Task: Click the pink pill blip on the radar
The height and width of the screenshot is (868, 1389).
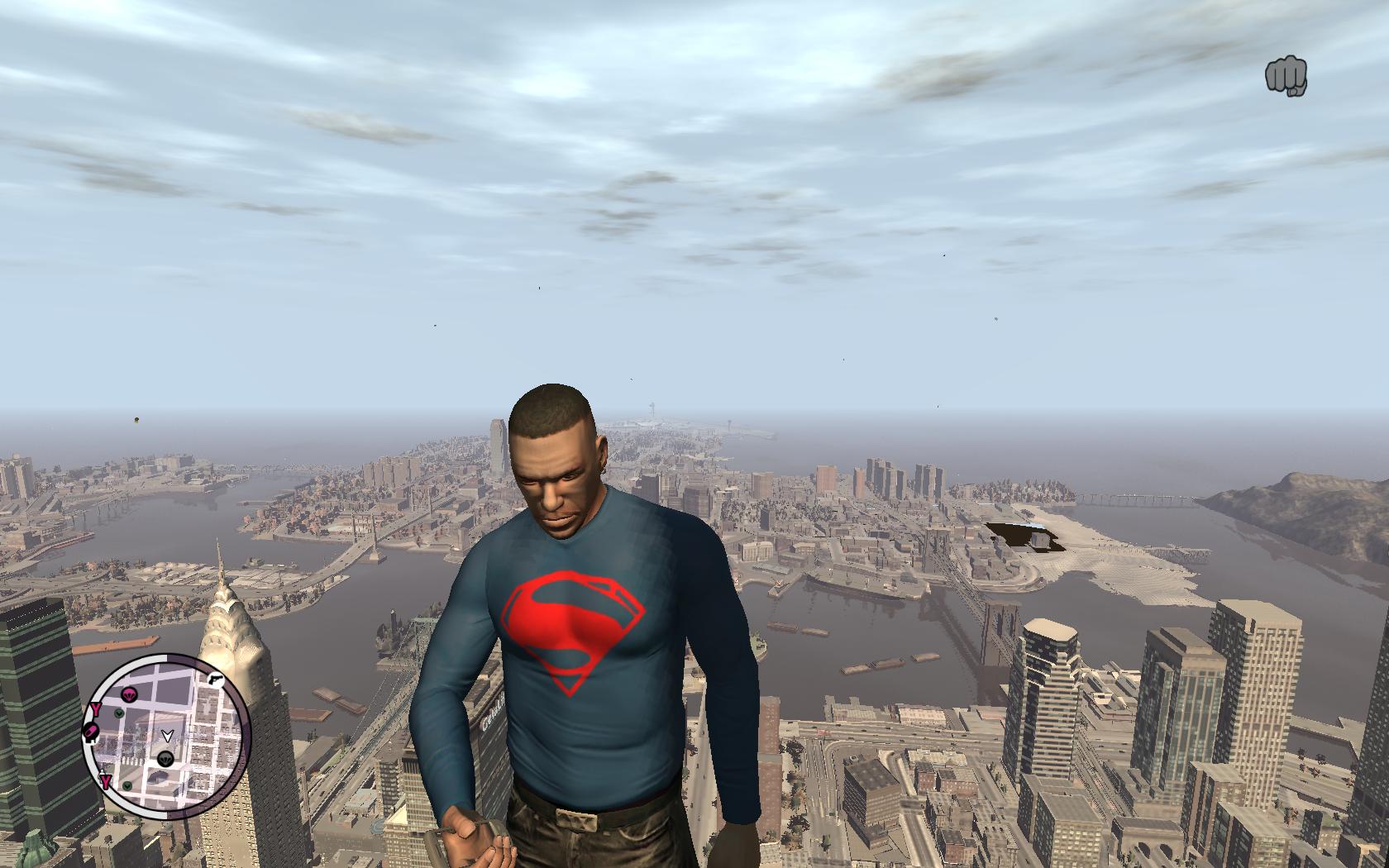Action: pyautogui.click(x=91, y=732)
